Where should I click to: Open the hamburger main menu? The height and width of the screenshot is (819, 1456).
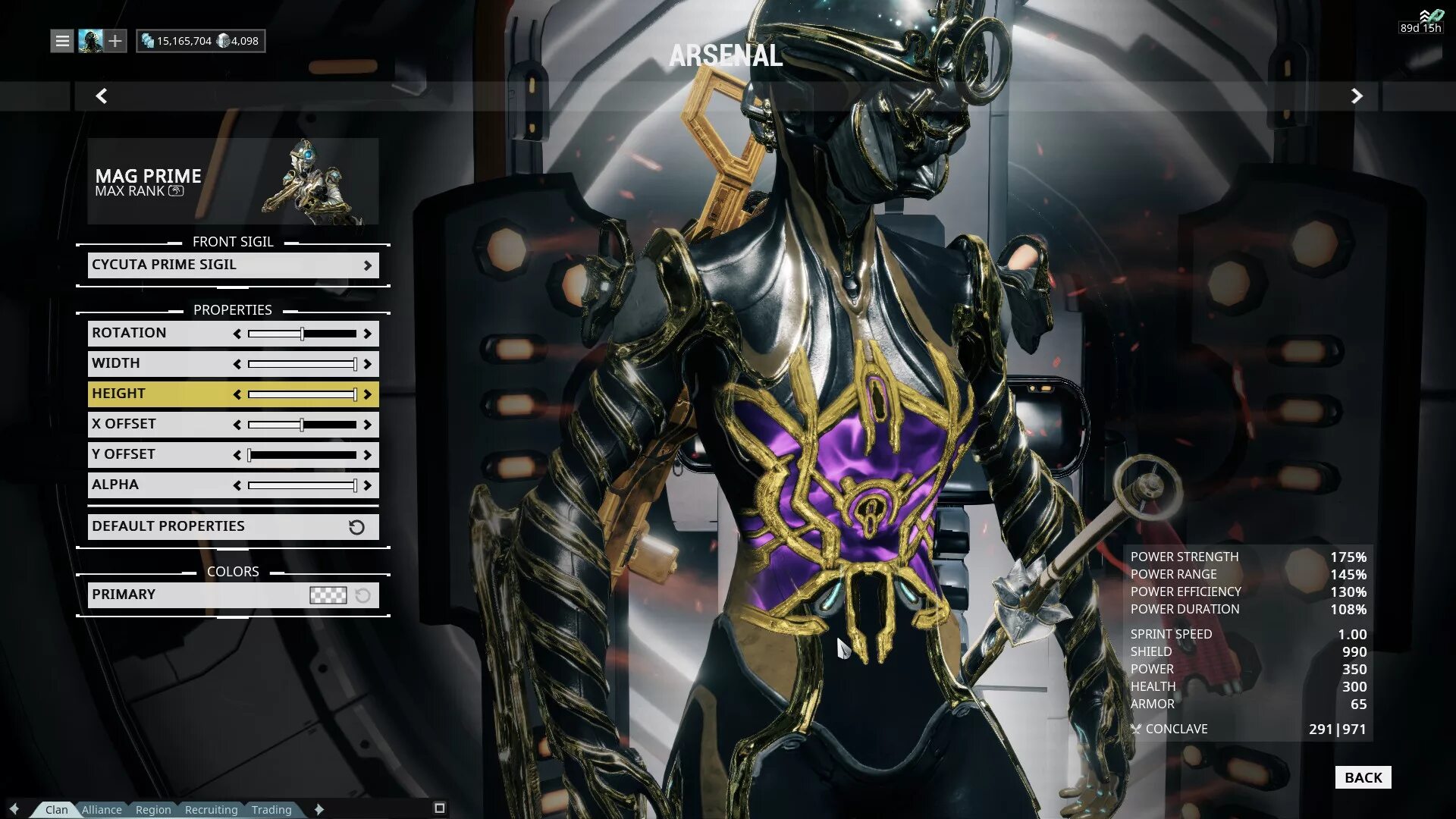(62, 41)
